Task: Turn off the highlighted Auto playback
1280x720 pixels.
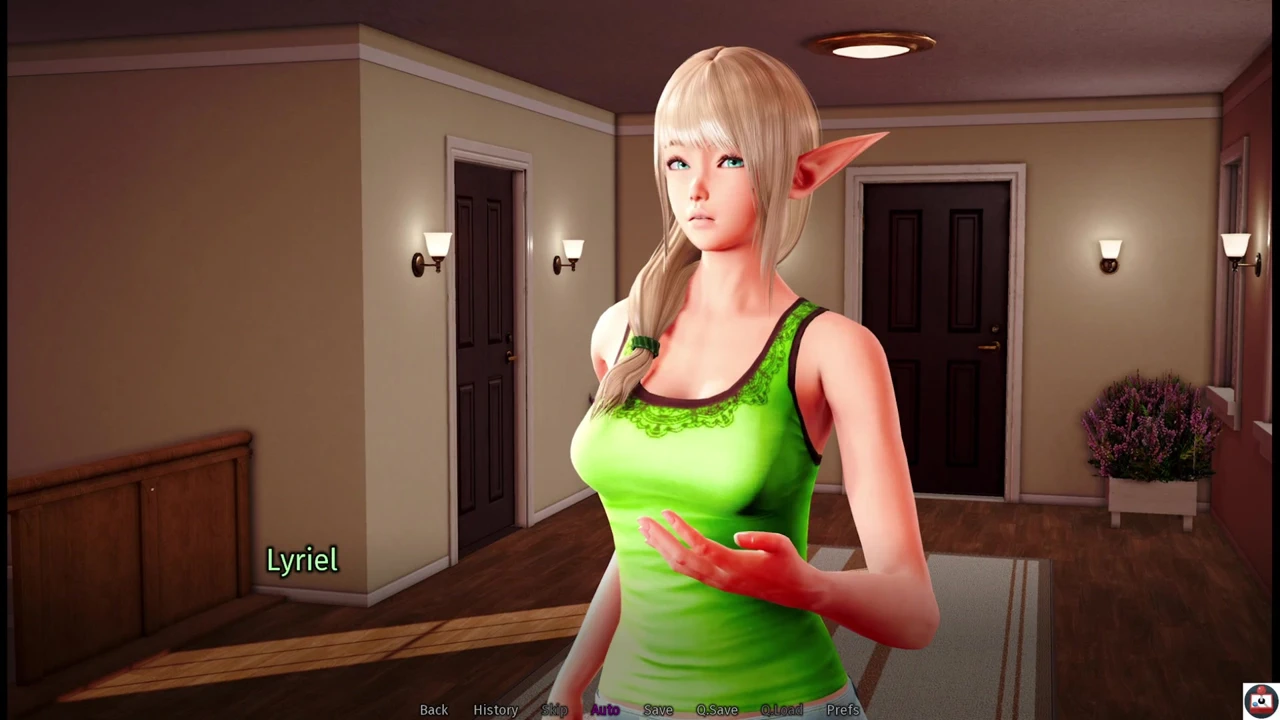Action: (604, 709)
